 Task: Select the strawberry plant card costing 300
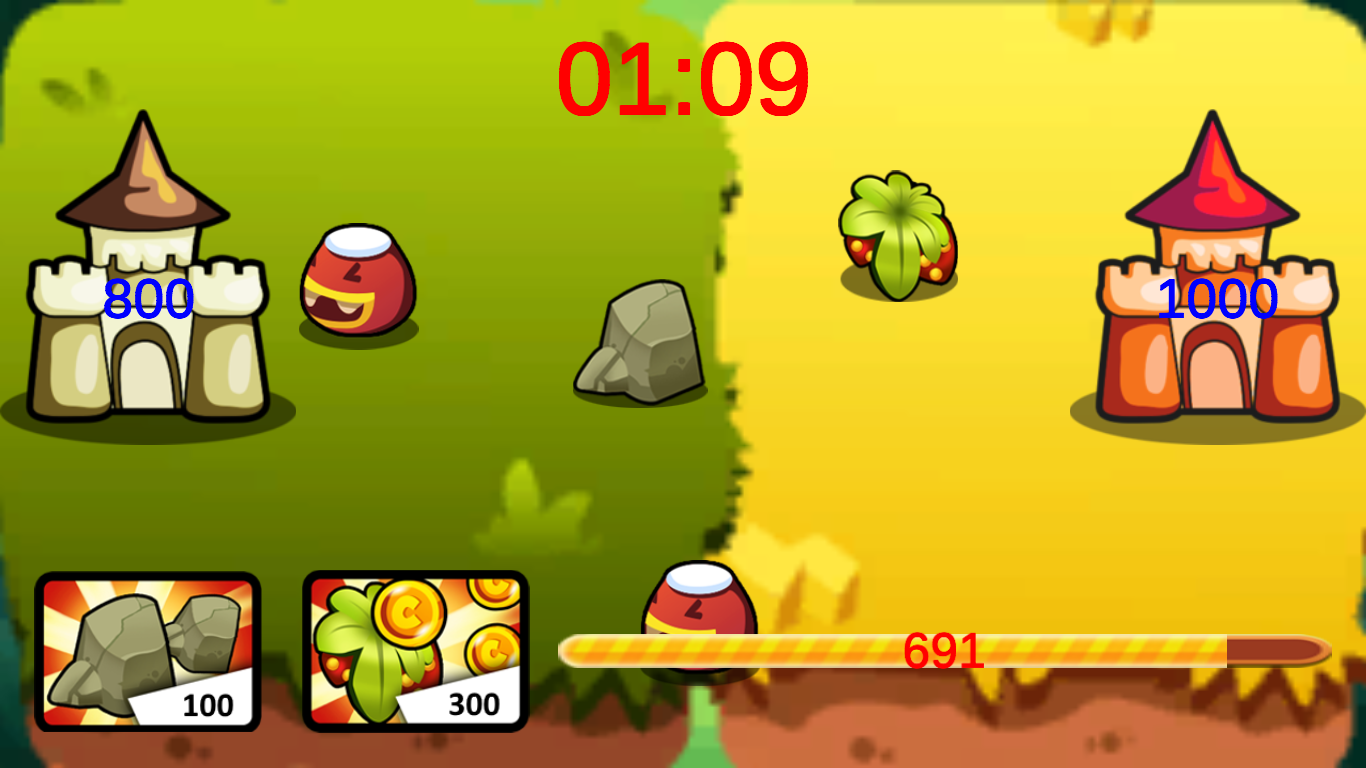tap(415, 650)
